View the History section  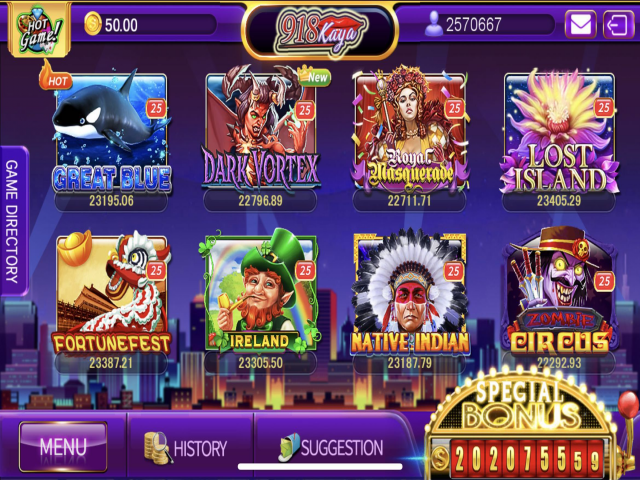tap(187, 448)
